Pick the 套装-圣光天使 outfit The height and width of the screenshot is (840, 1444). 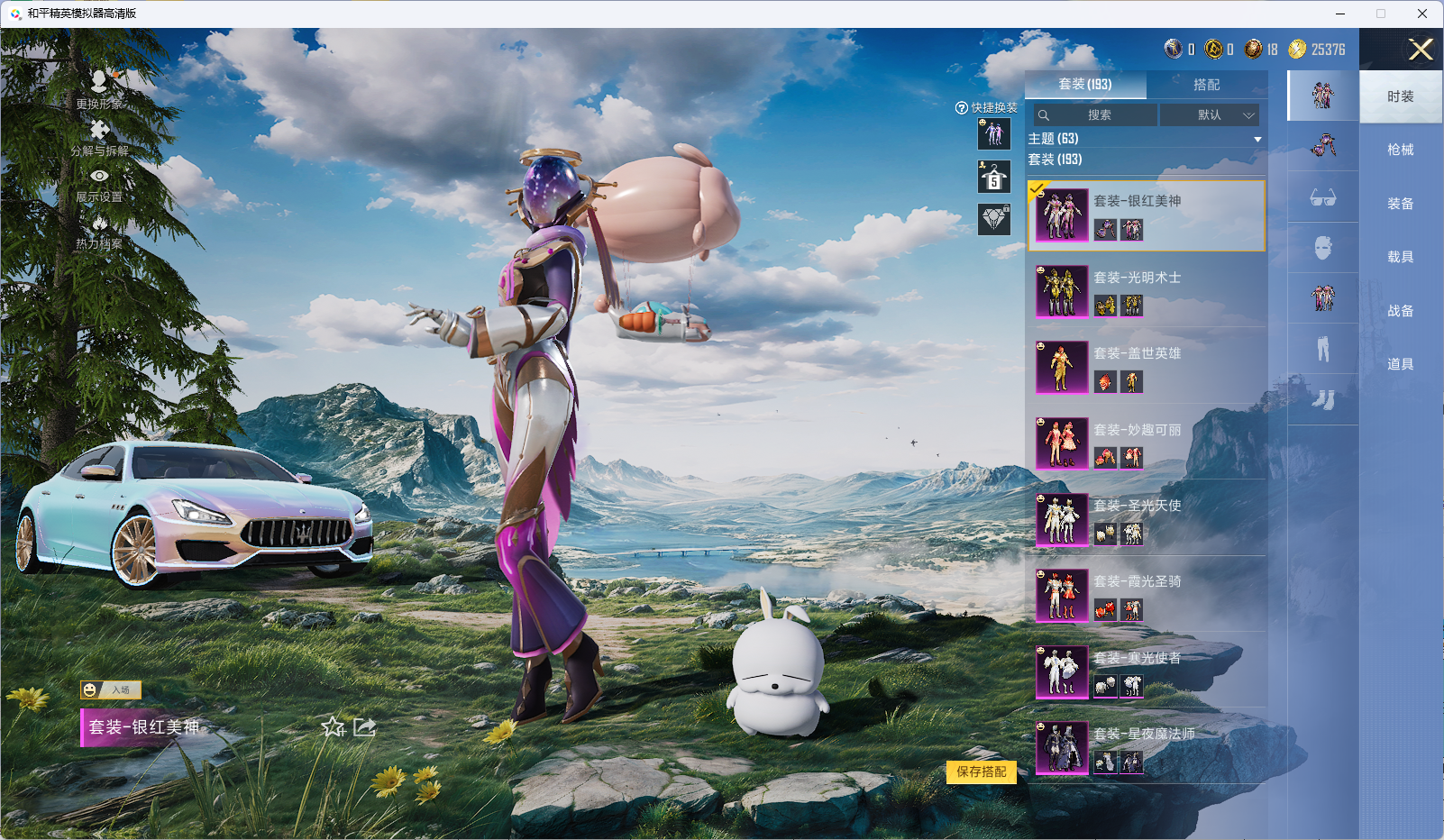pos(1146,519)
